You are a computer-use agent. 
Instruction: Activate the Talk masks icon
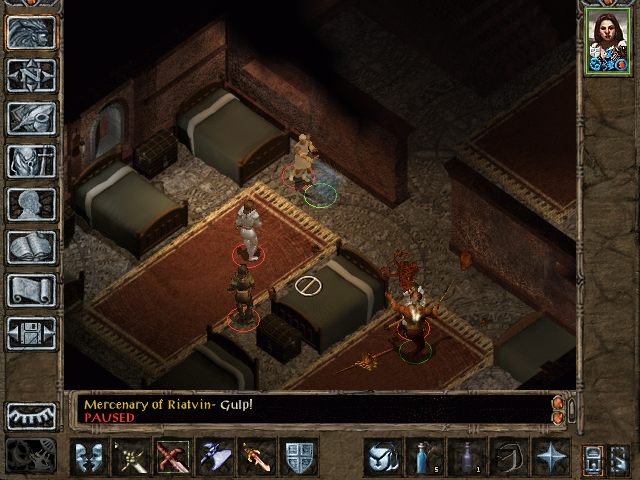[x=89, y=457]
